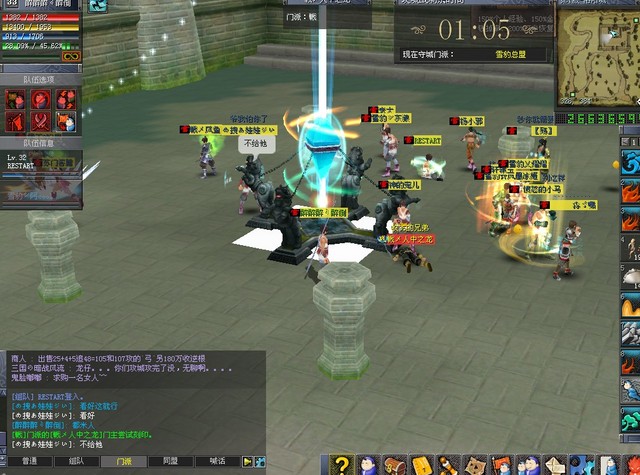Click the crossed swords team option icon
Viewport: 640px width, 475px height.
click(x=42, y=121)
